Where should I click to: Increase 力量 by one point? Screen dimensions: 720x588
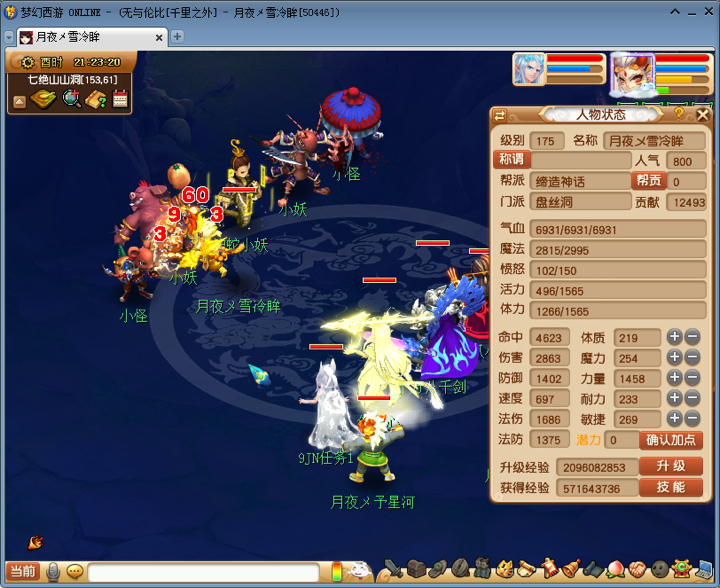675,378
